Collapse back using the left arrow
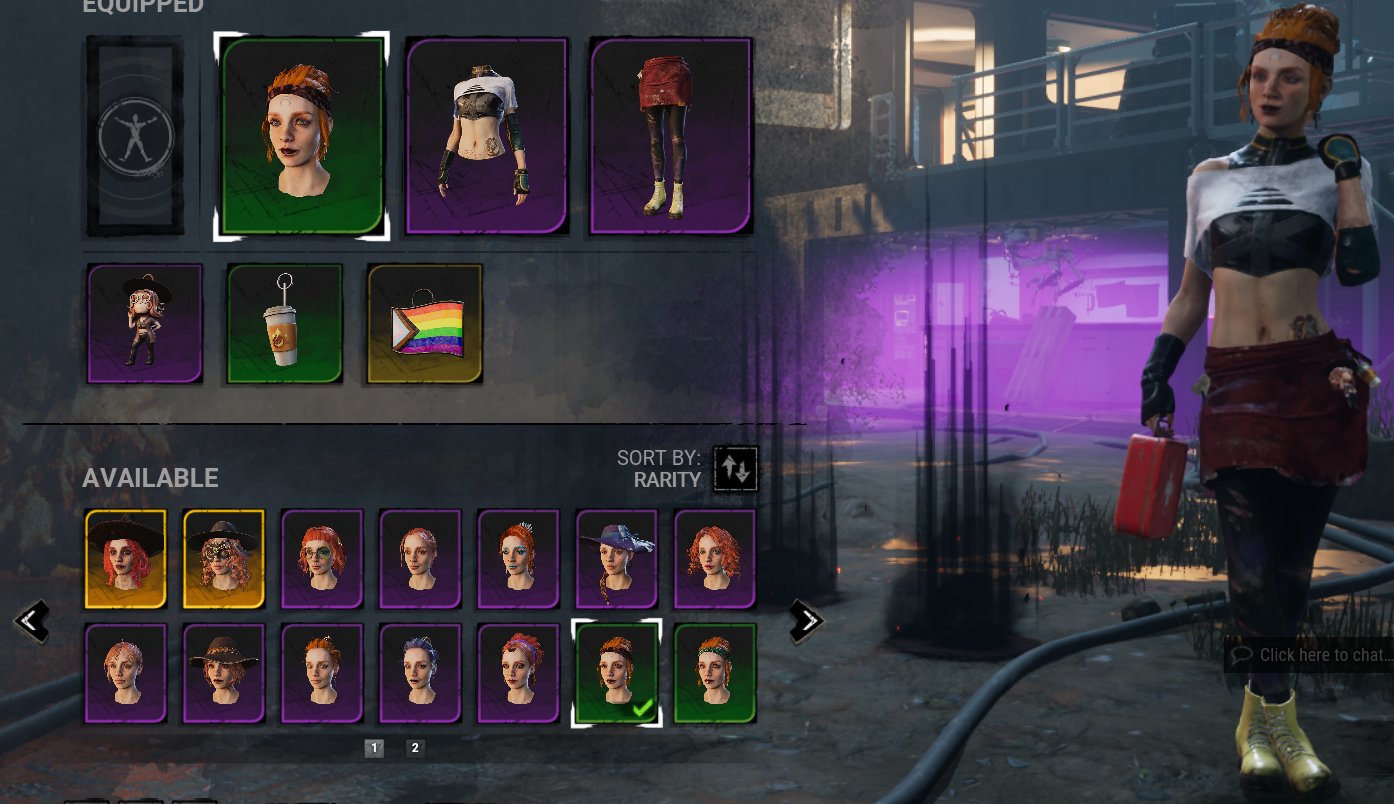1394x804 pixels. coord(33,620)
